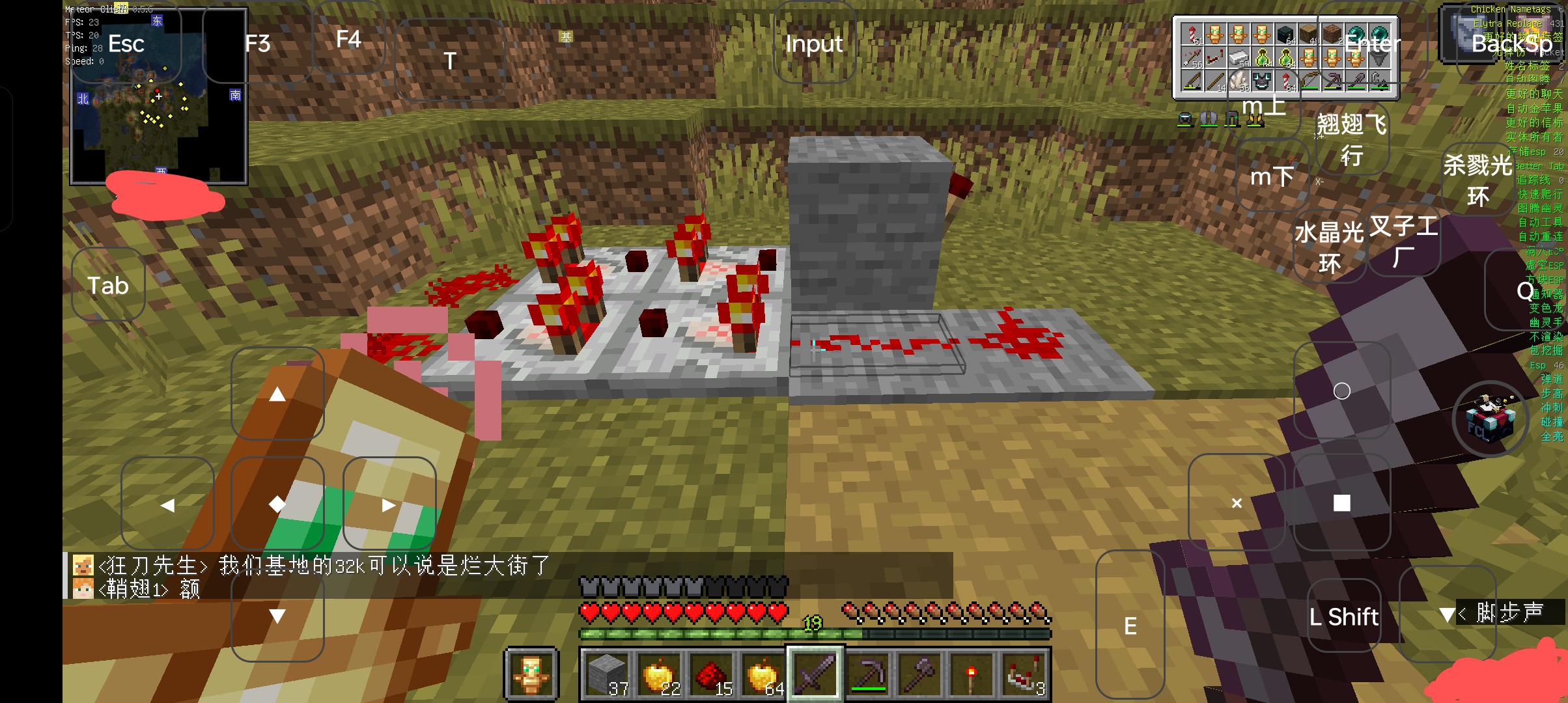The height and width of the screenshot is (703, 1568).
Task: Tap the right arrow movement button
Action: (x=389, y=504)
